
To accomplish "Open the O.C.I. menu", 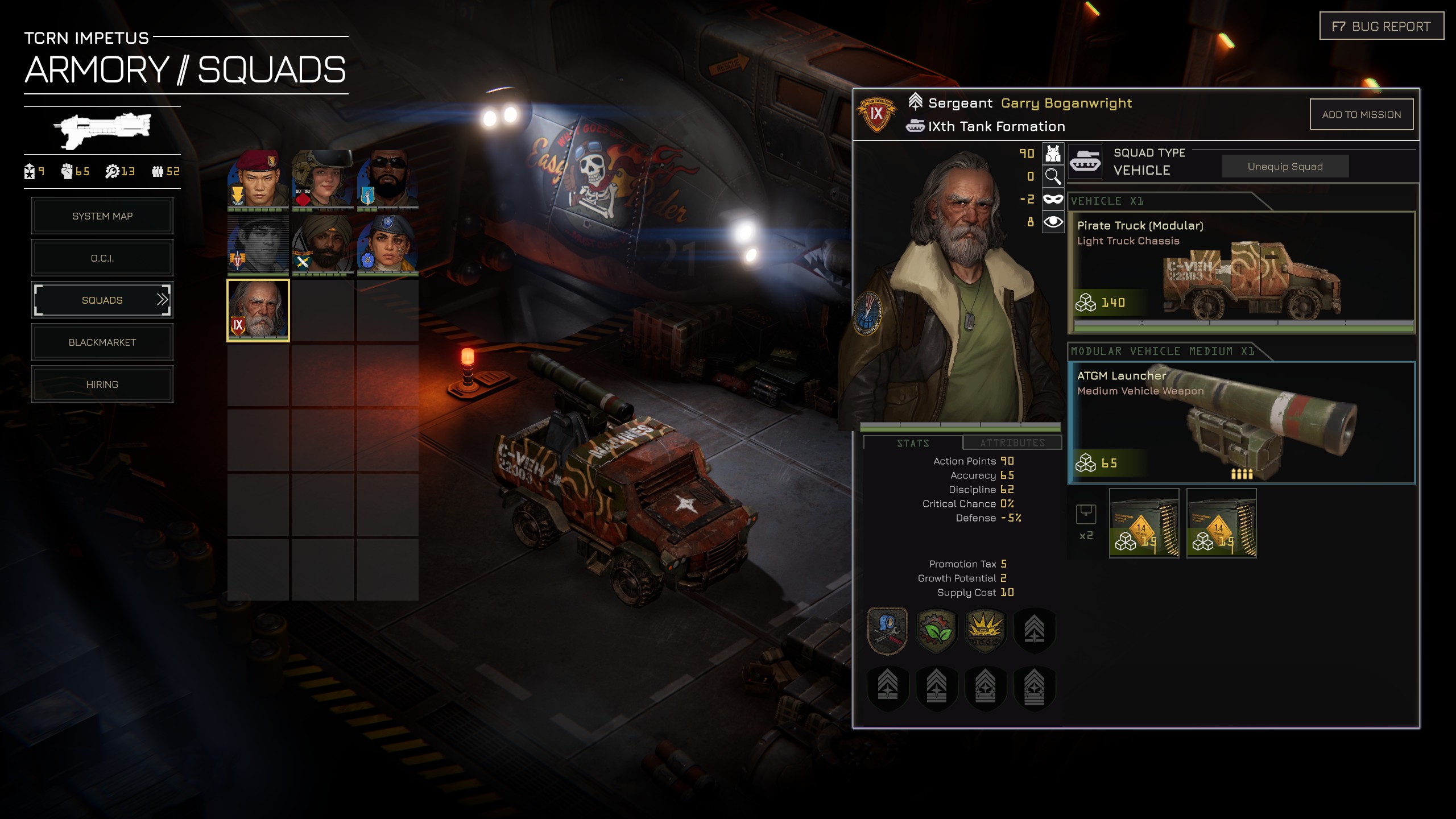I will (x=102, y=258).
